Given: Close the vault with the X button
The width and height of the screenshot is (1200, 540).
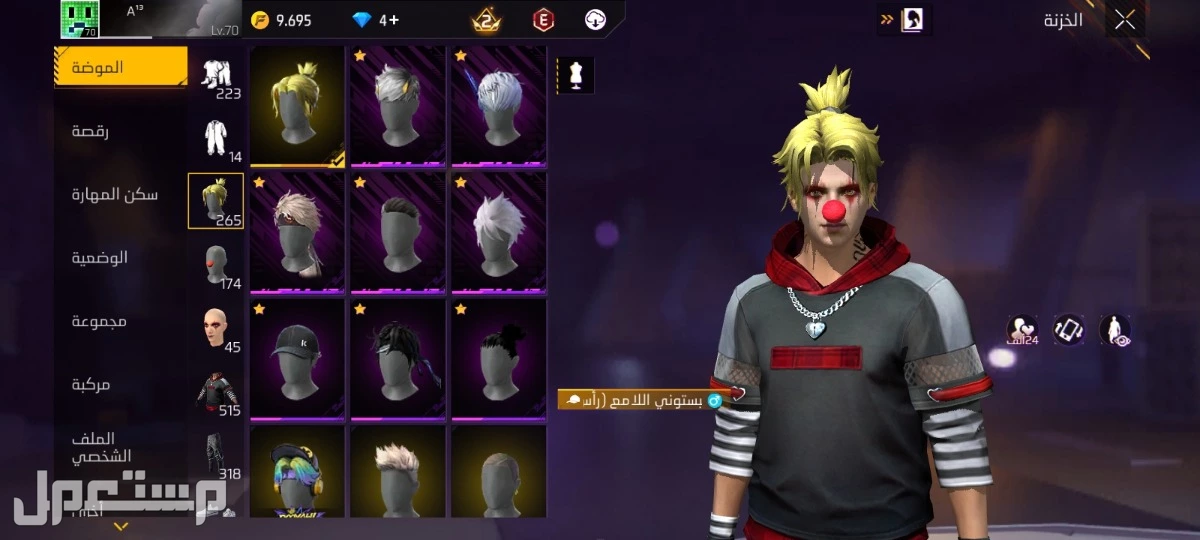Looking at the screenshot, I should click(1125, 19).
